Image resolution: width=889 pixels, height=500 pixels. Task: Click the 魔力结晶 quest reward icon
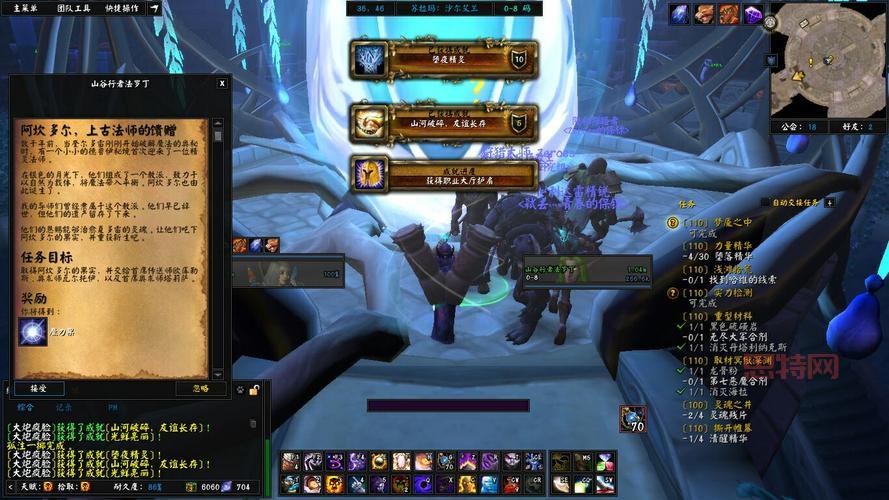click(x=34, y=331)
